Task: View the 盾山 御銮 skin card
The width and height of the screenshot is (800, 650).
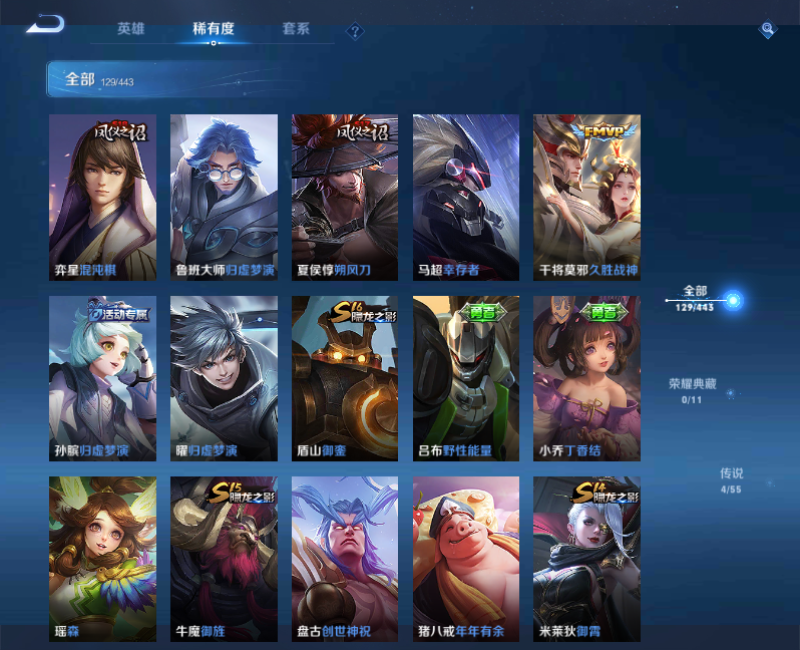Action: click(x=345, y=378)
